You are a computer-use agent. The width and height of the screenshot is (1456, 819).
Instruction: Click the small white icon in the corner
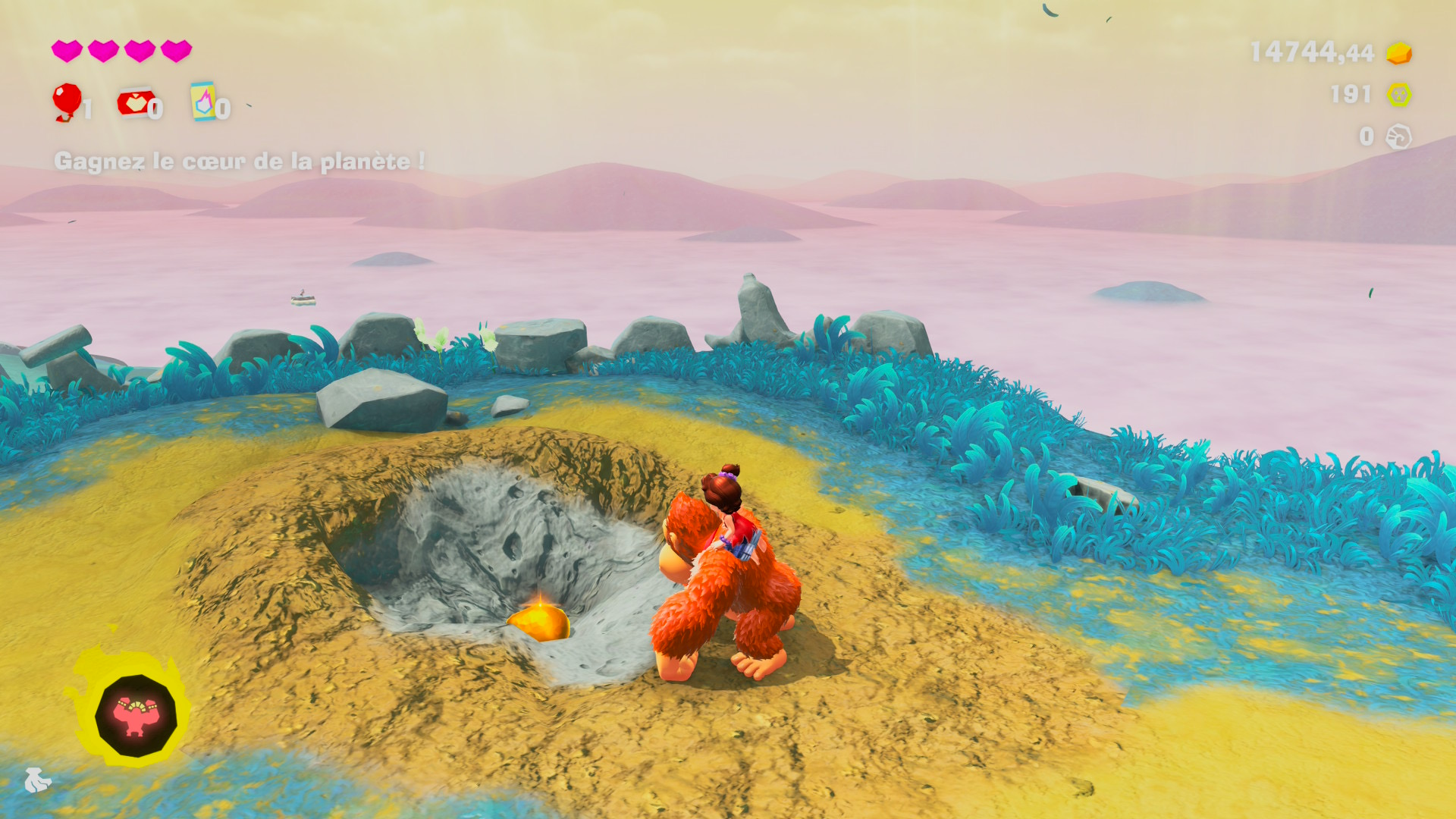36,780
